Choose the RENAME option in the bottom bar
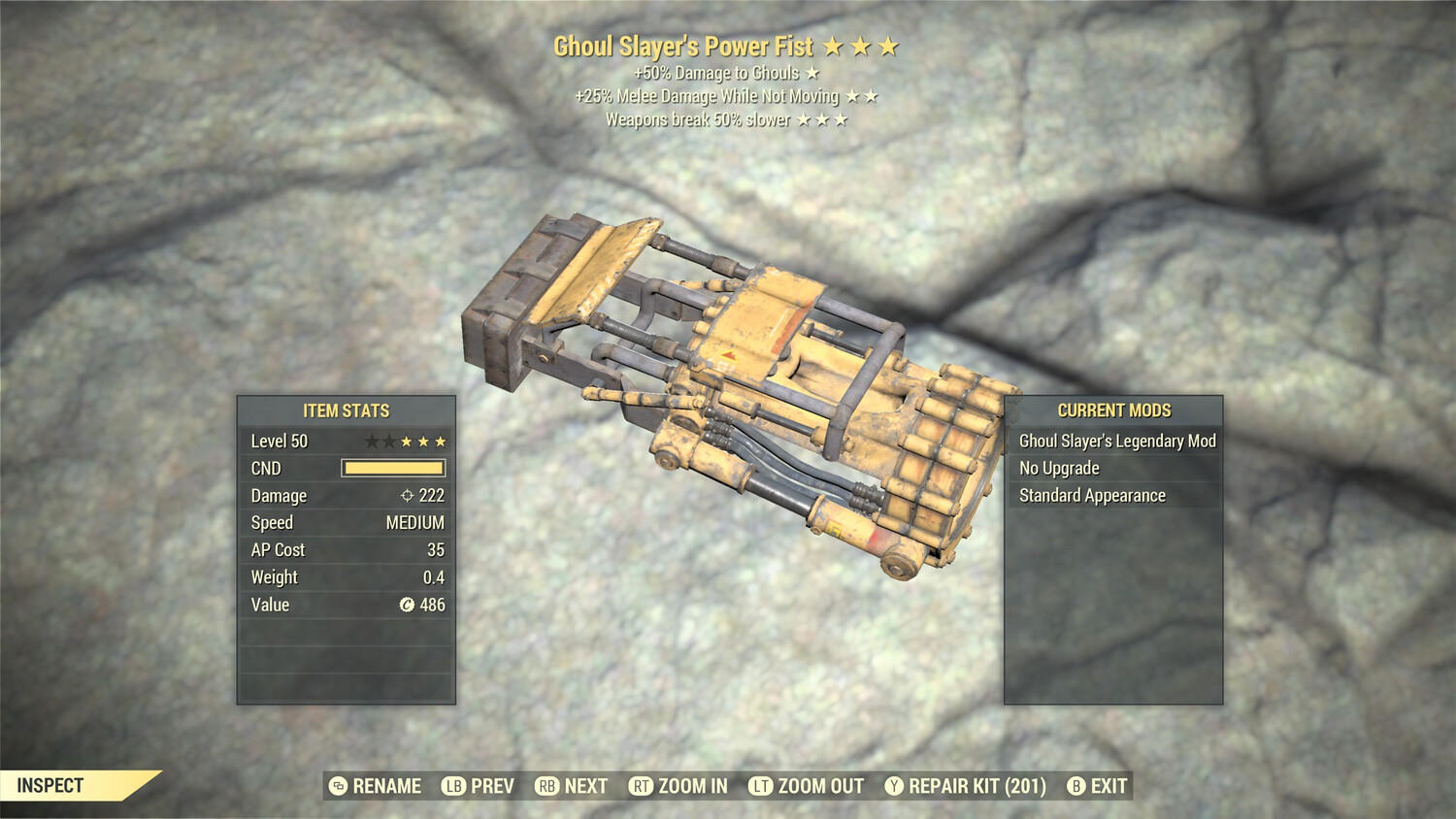The width and height of the screenshot is (1456, 819). click(376, 786)
